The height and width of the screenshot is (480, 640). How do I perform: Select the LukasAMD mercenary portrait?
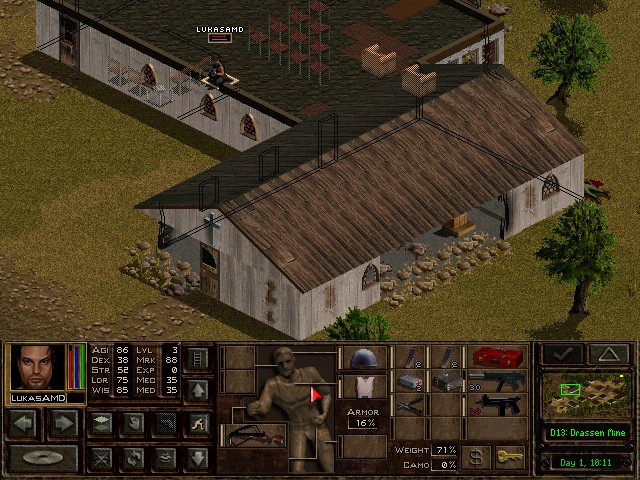click(38, 367)
